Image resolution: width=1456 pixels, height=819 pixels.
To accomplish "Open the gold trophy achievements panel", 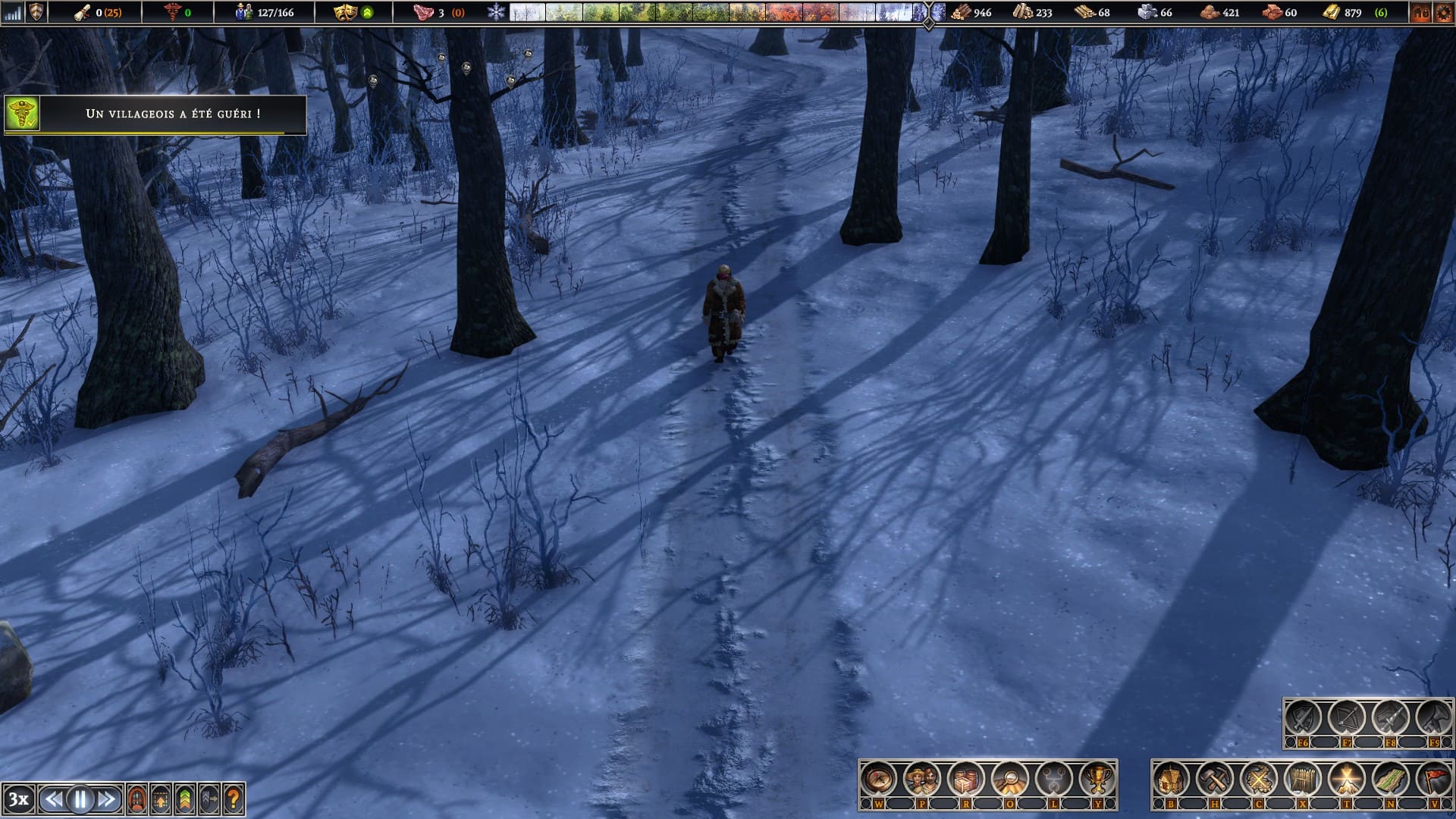I will 1097,779.
